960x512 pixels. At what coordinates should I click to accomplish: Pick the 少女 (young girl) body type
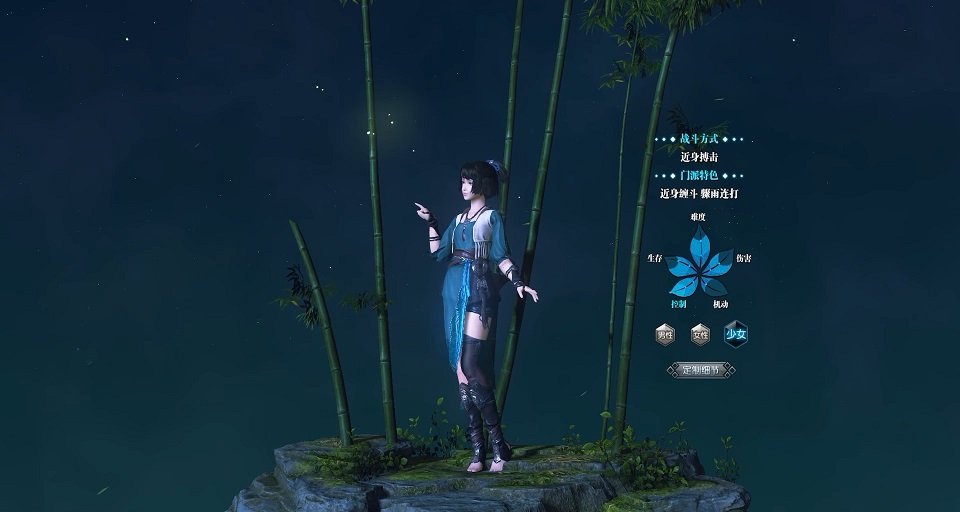[x=736, y=334]
